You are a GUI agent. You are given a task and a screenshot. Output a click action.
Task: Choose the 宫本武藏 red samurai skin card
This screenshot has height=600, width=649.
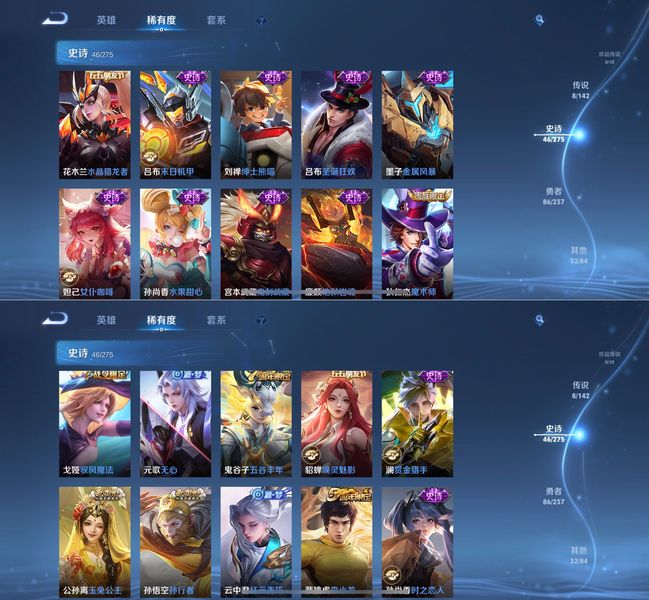click(x=256, y=242)
